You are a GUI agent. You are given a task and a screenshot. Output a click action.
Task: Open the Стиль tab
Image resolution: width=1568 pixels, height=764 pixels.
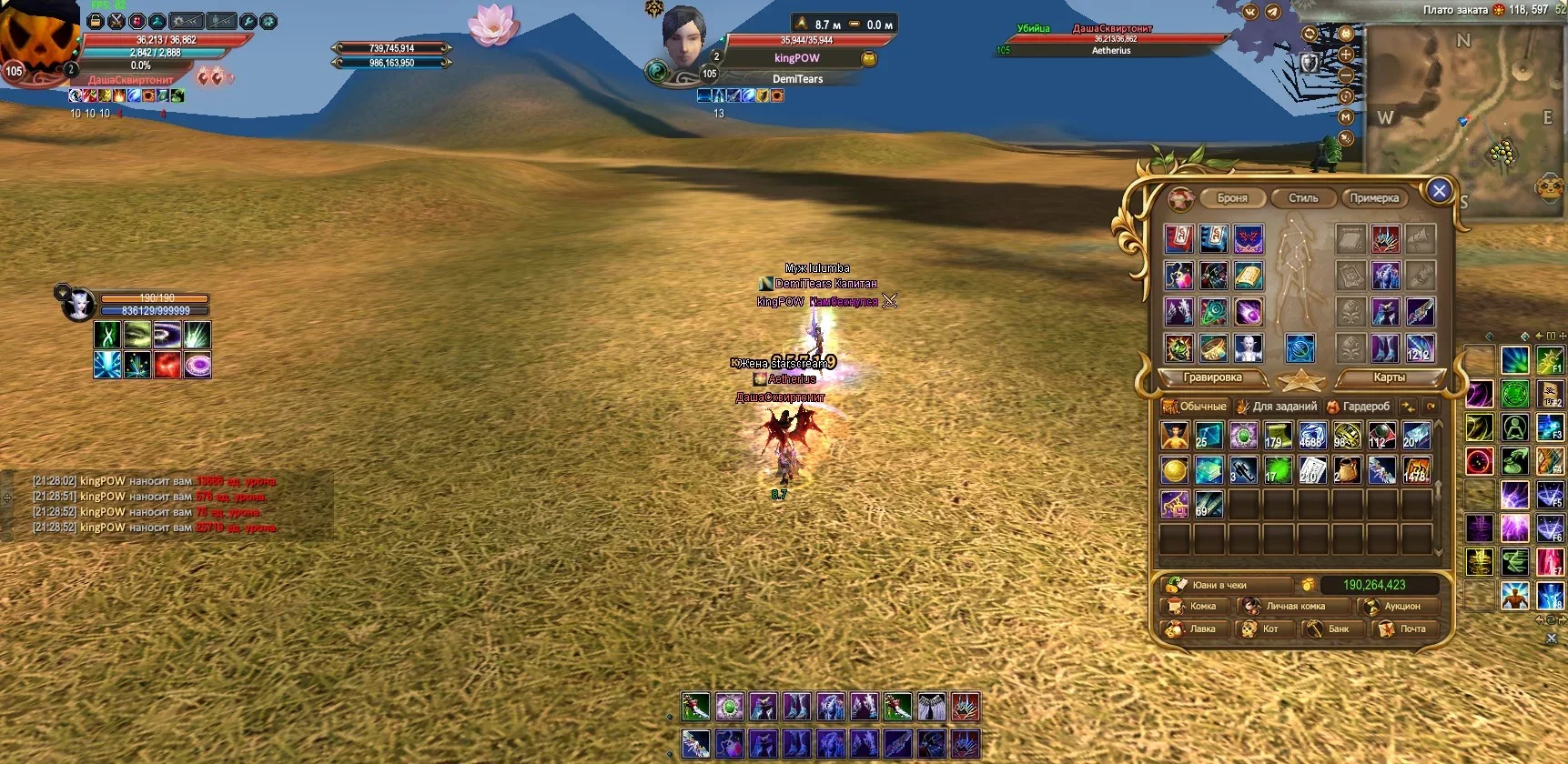(x=1303, y=198)
